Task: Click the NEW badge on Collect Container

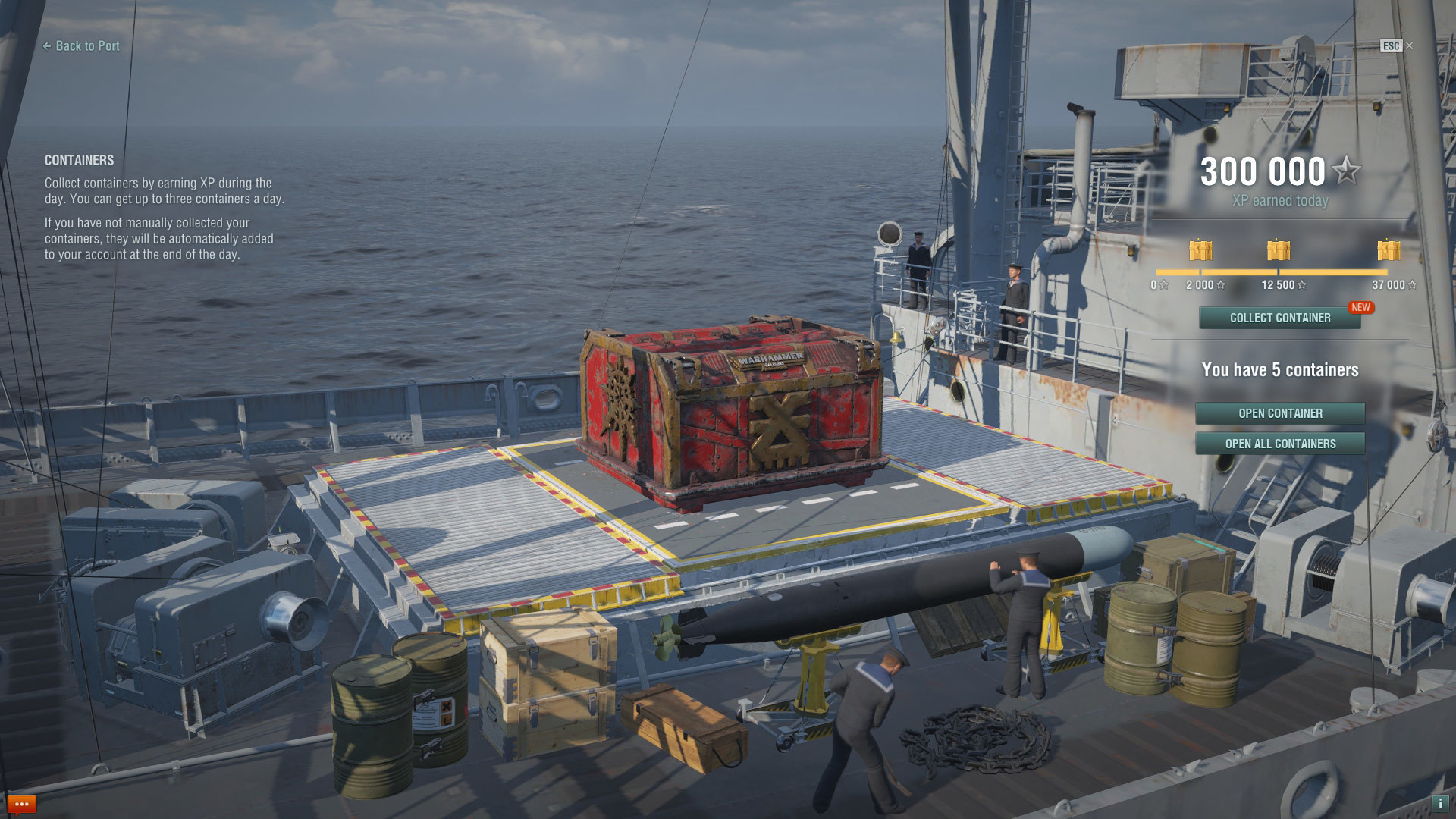Action: tap(1361, 308)
